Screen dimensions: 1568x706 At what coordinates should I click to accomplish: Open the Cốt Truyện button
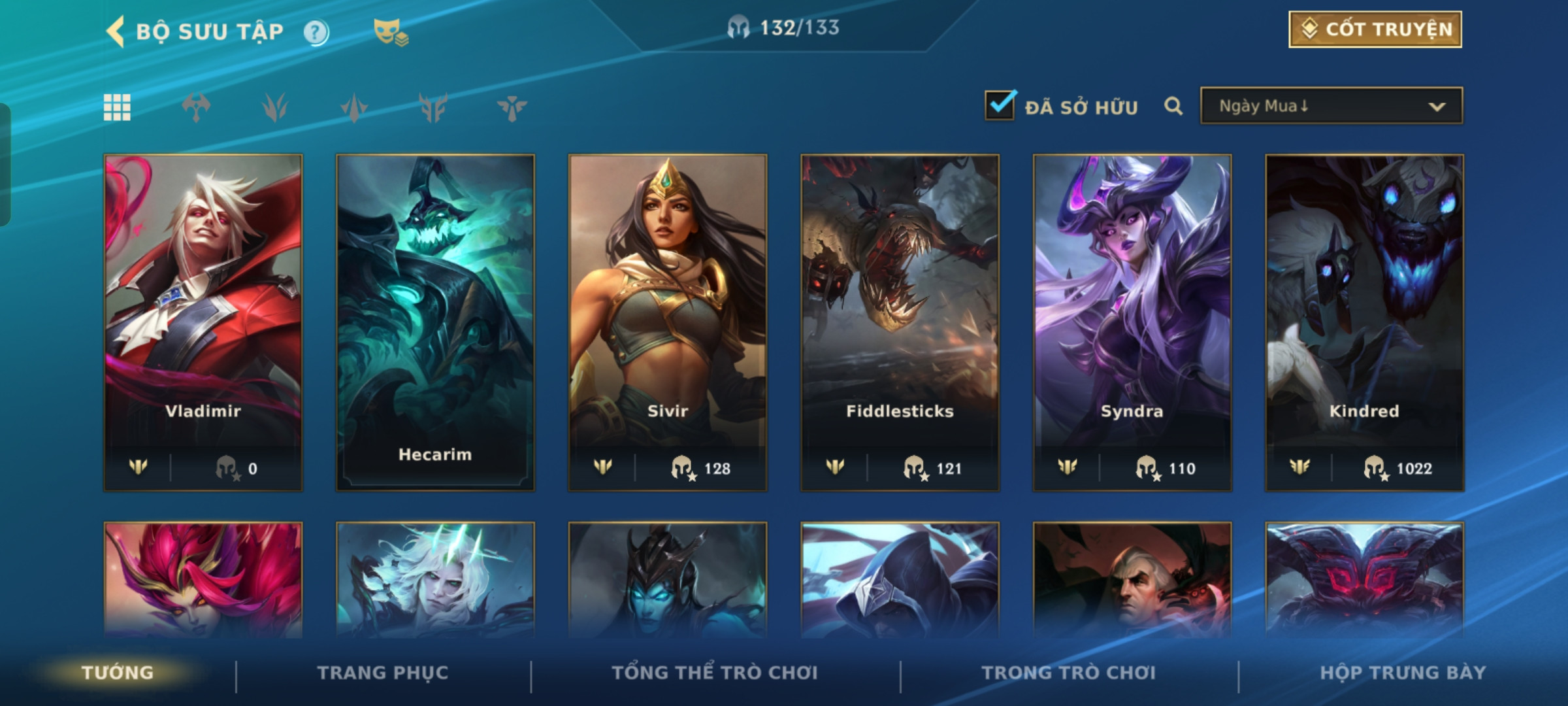[x=1375, y=29]
